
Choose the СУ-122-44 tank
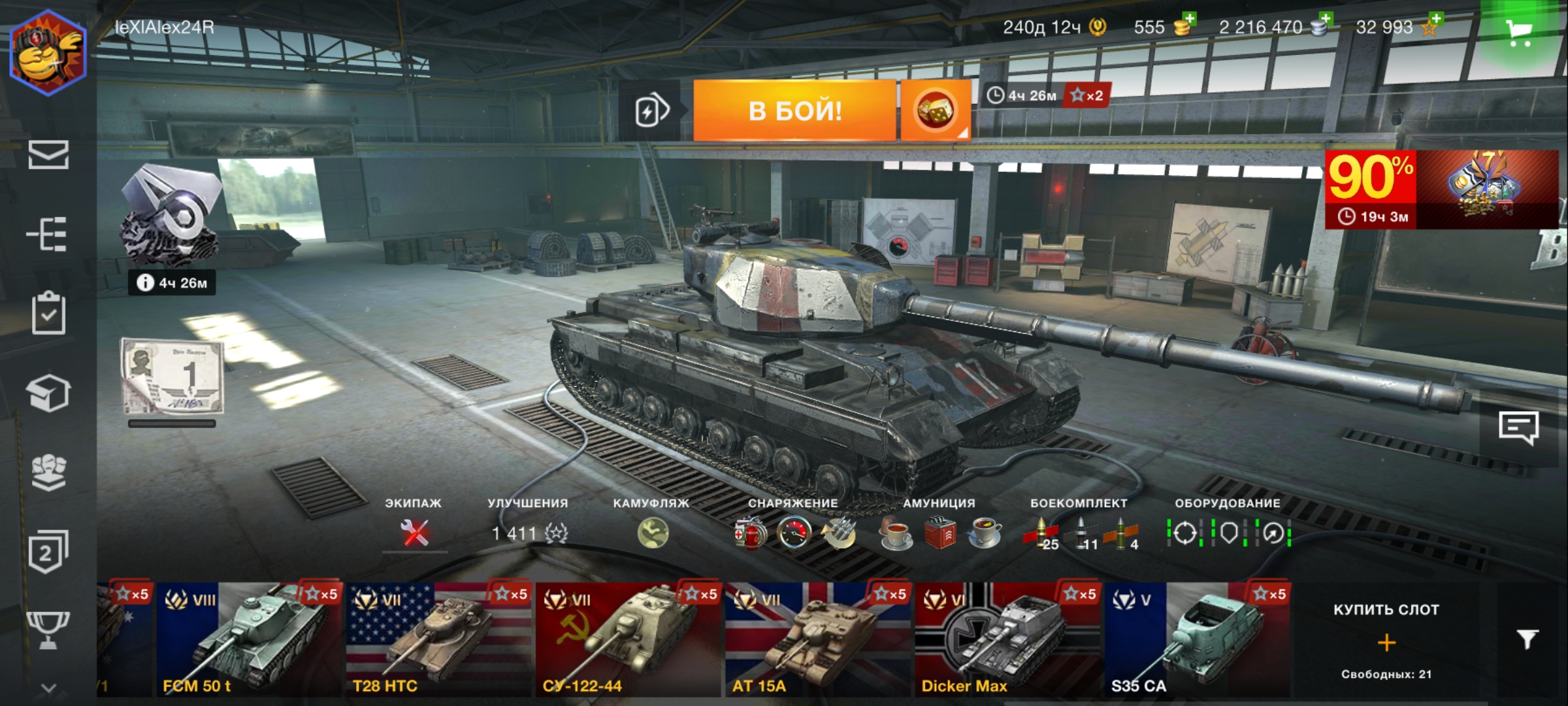(627, 639)
